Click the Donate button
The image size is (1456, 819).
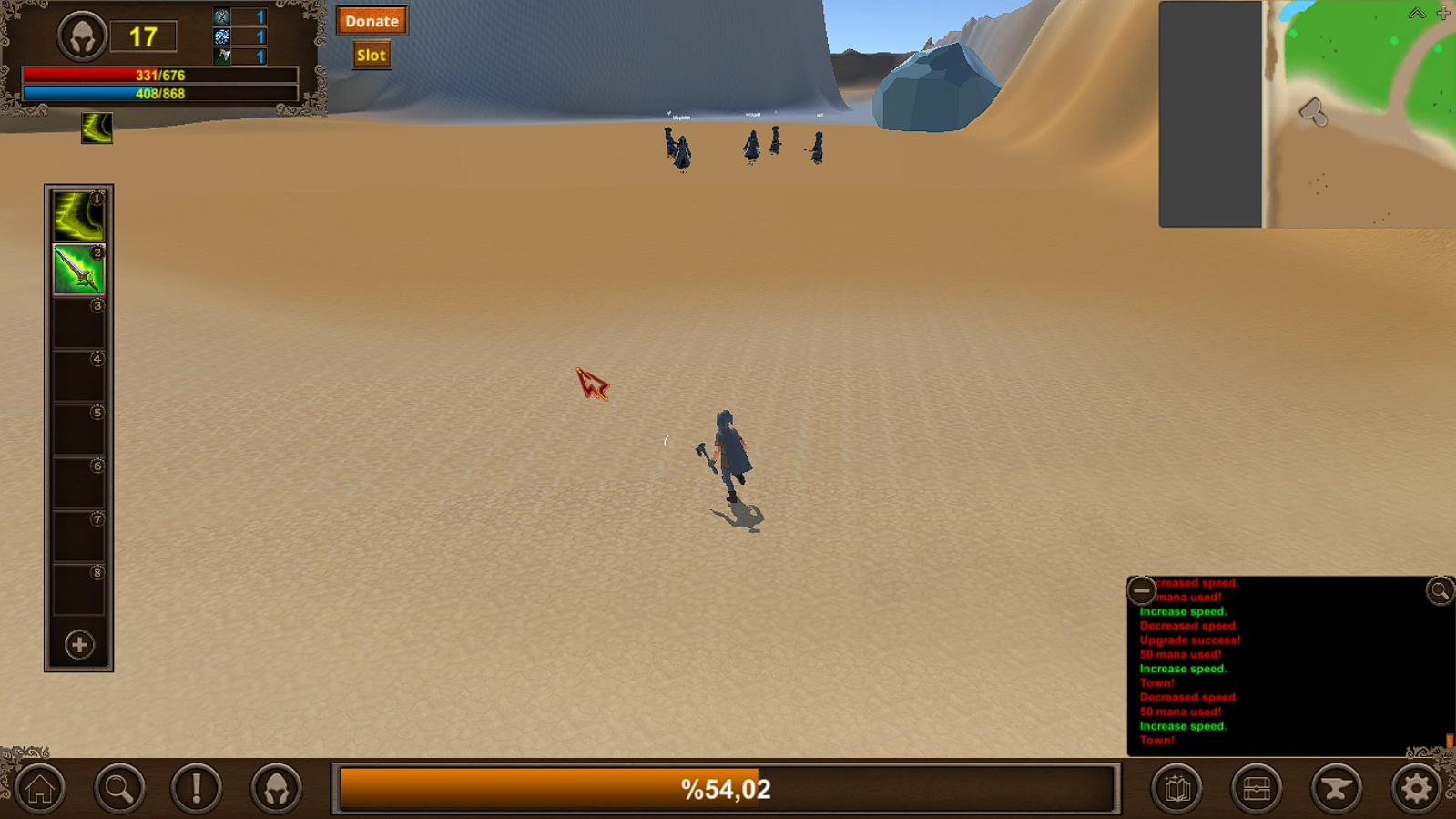point(372,20)
